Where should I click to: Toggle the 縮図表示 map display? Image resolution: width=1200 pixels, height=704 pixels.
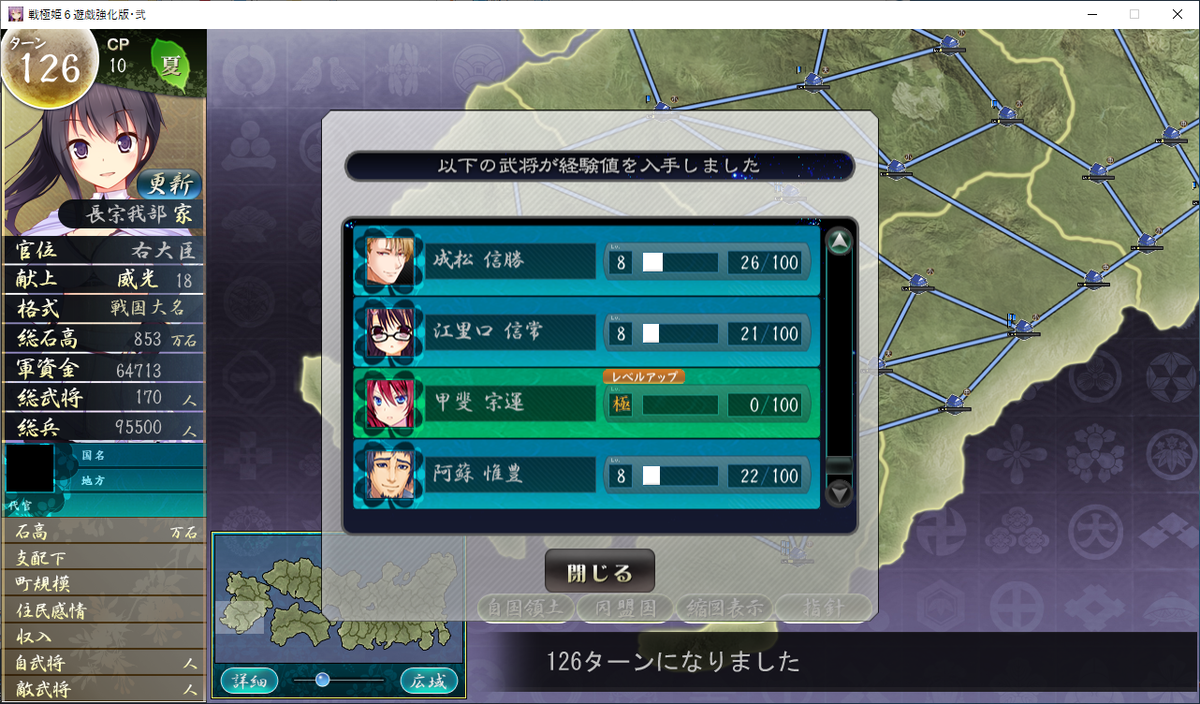[724, 607]
